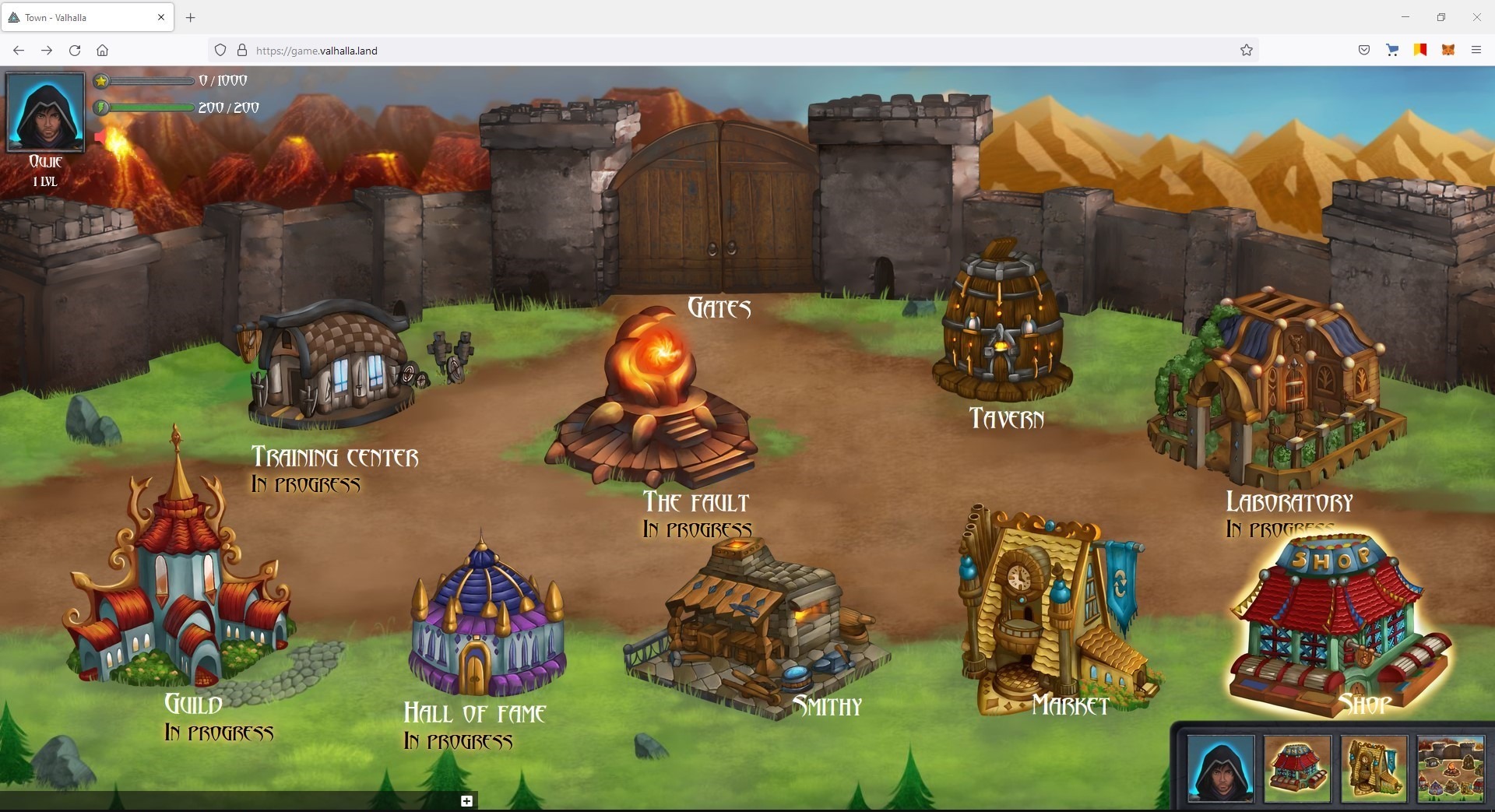Expand the panel with the small plus button

click(466, 801)
